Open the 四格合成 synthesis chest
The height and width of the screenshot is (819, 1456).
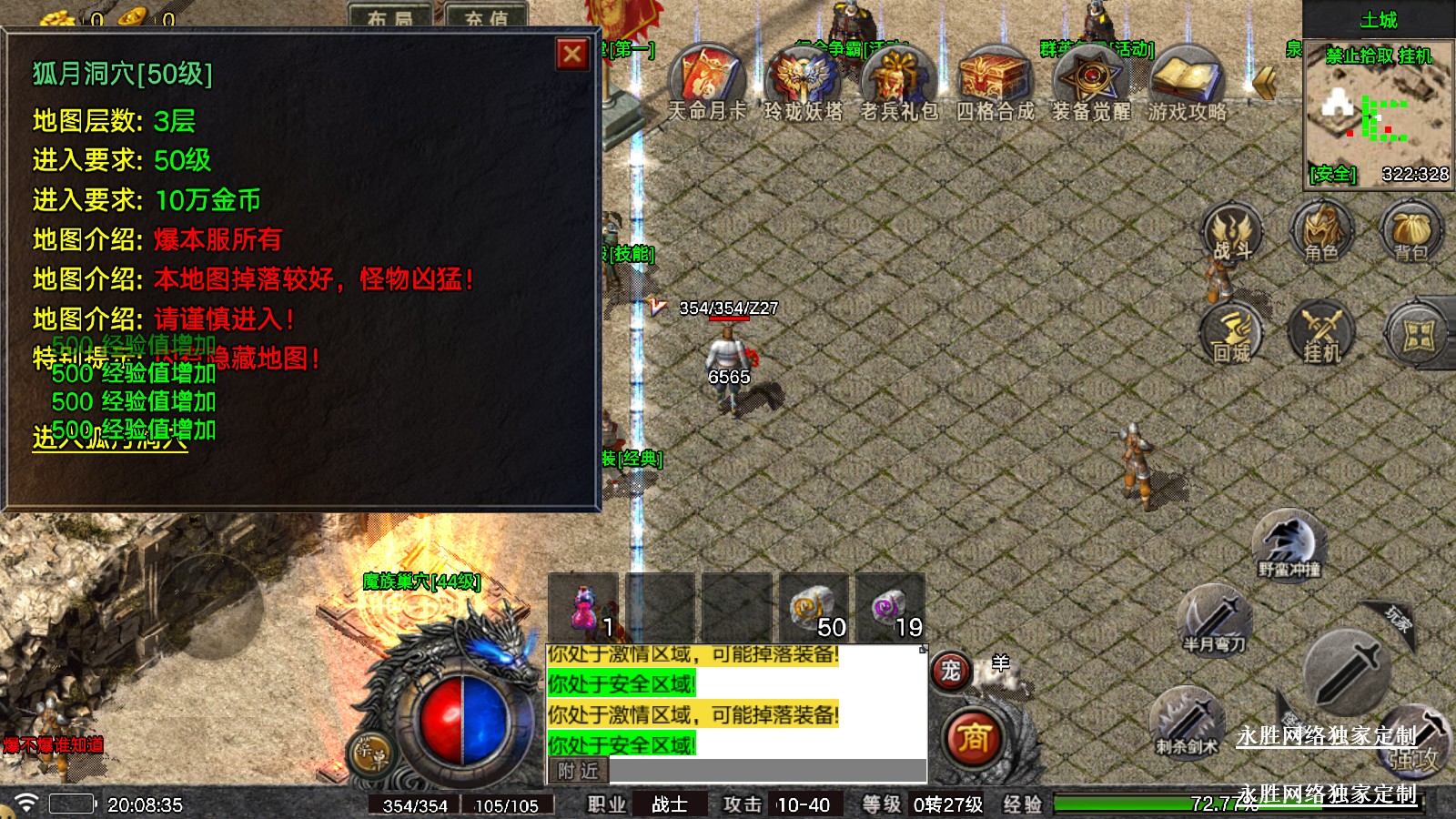[x=995, y=77]
